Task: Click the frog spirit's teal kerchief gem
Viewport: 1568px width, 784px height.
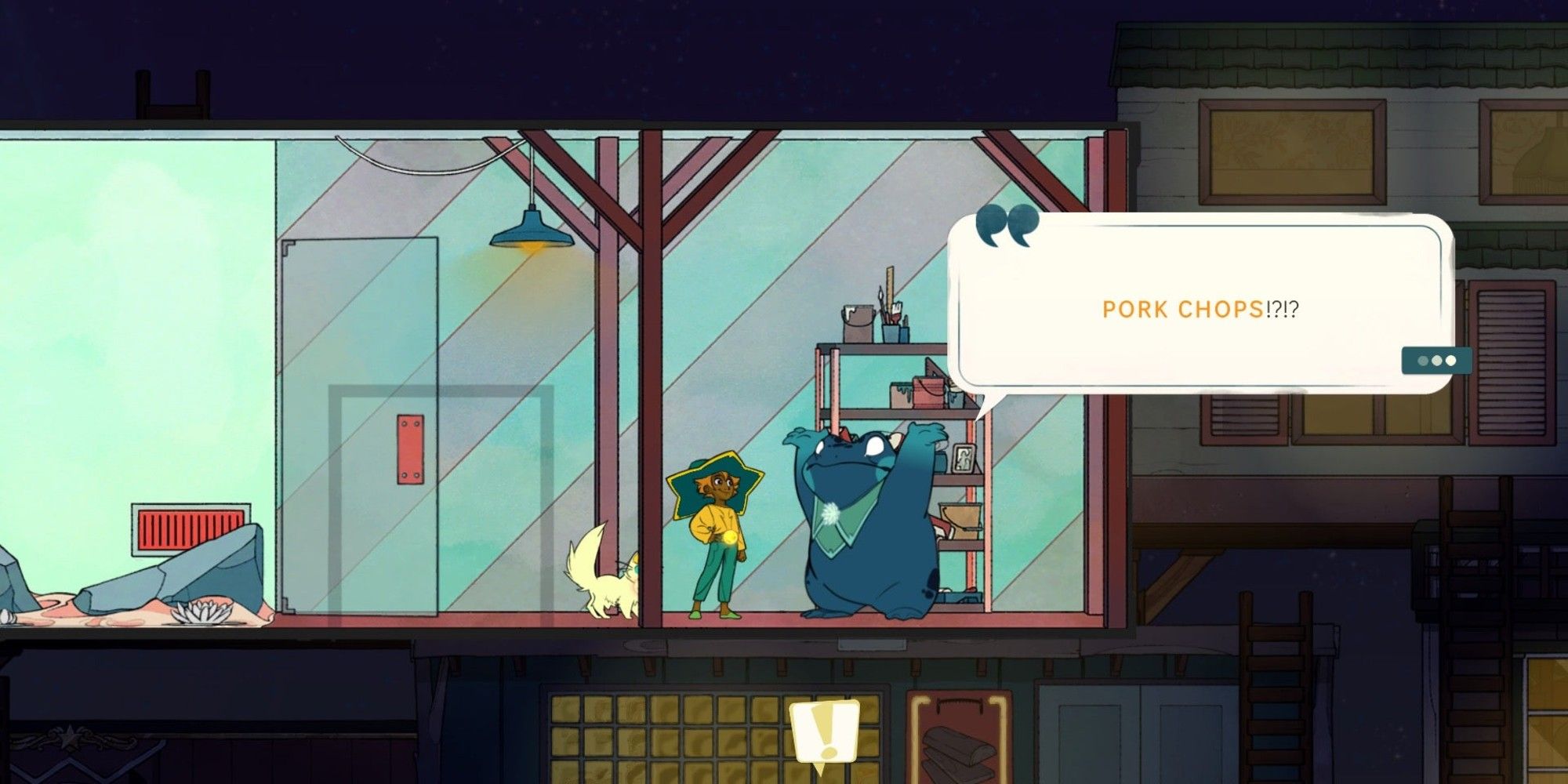Action: click(829, 516)
